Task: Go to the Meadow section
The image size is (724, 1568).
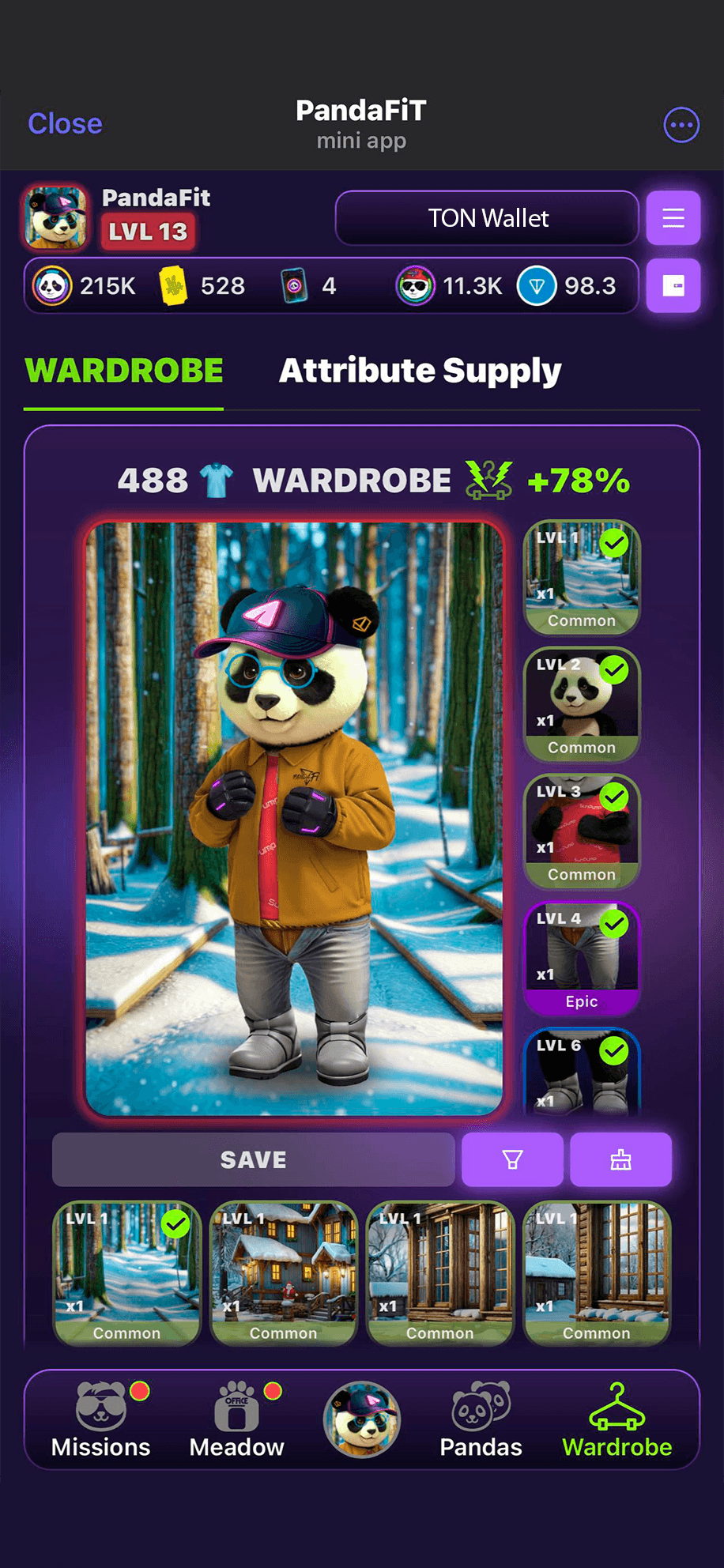Action: tap(237, 1421)
